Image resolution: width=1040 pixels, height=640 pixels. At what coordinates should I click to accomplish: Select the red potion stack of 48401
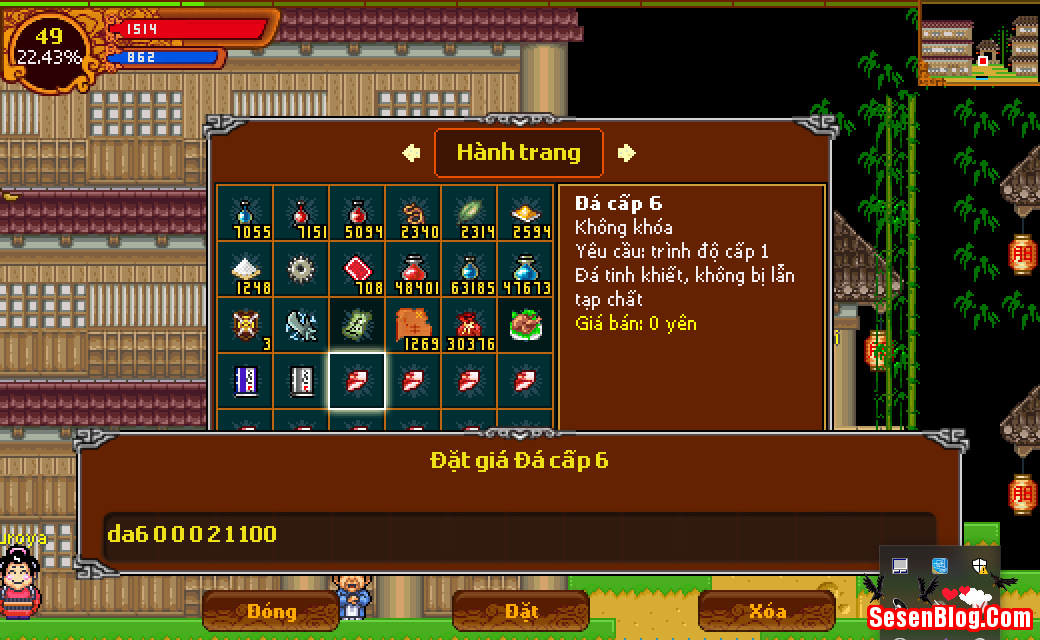tap(413, 270)
